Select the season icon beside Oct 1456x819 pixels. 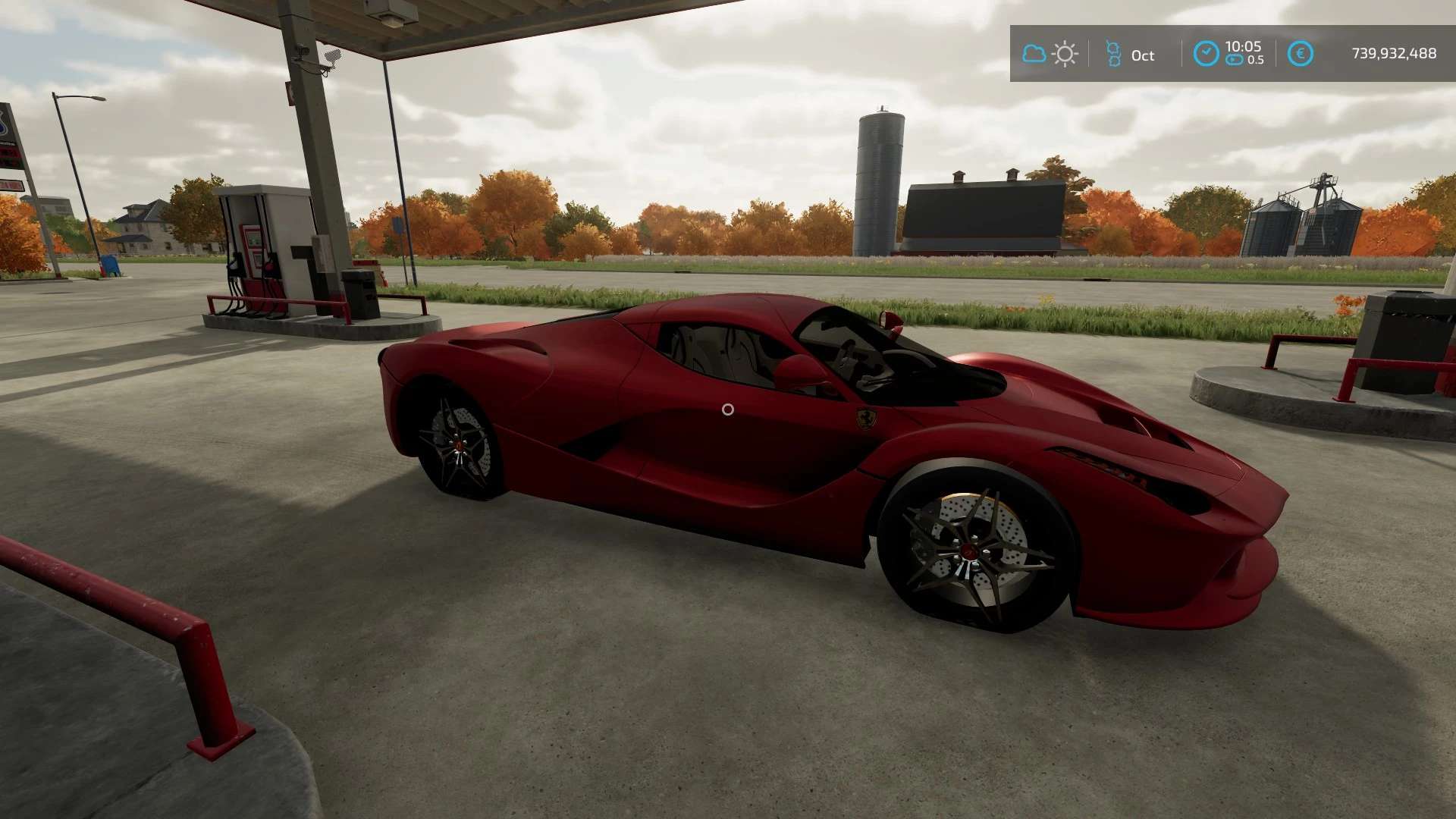1113,54
